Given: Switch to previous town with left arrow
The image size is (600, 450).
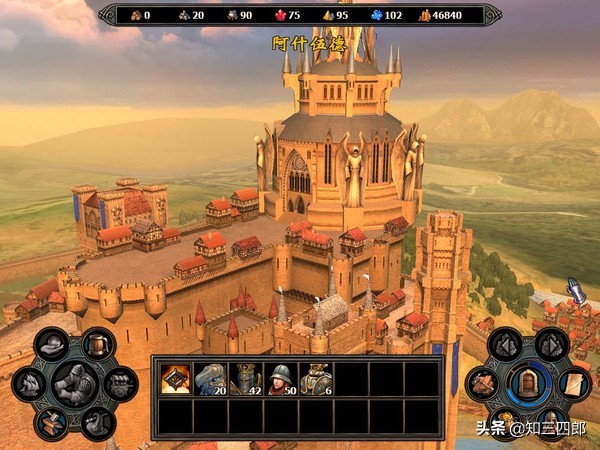Looking at the screenshot, I should [x=505, y=345].
